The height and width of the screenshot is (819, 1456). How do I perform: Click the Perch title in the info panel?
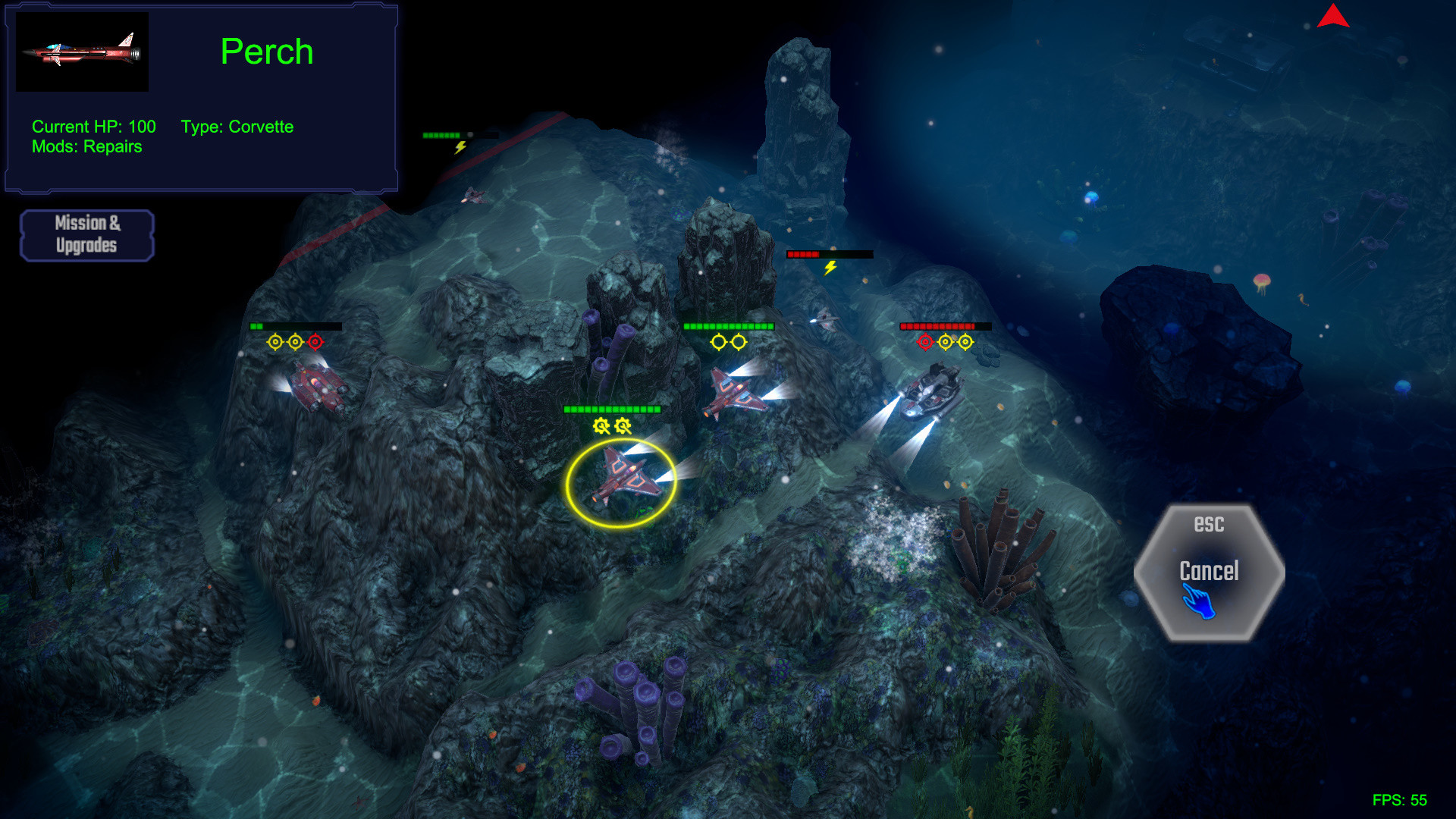click(267, 52)
